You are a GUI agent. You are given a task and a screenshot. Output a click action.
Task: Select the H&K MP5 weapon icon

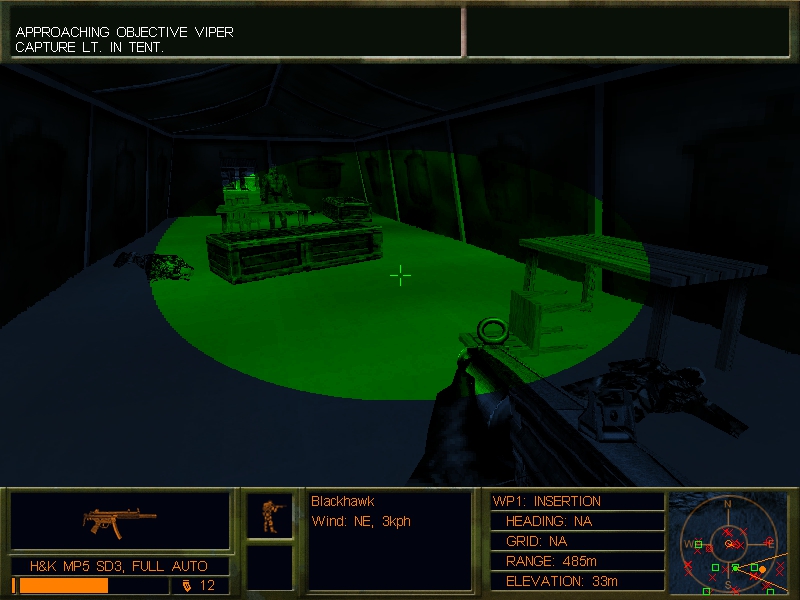tap(120, 520)
